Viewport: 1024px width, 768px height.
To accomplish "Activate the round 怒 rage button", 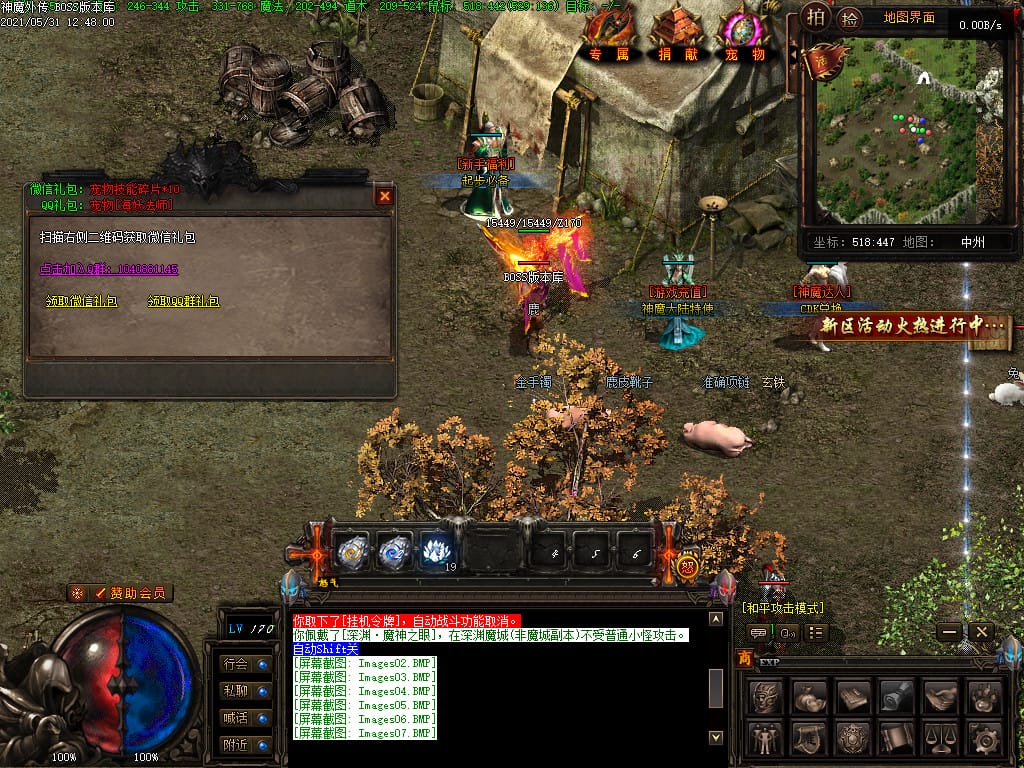I will tap(688, 568).
